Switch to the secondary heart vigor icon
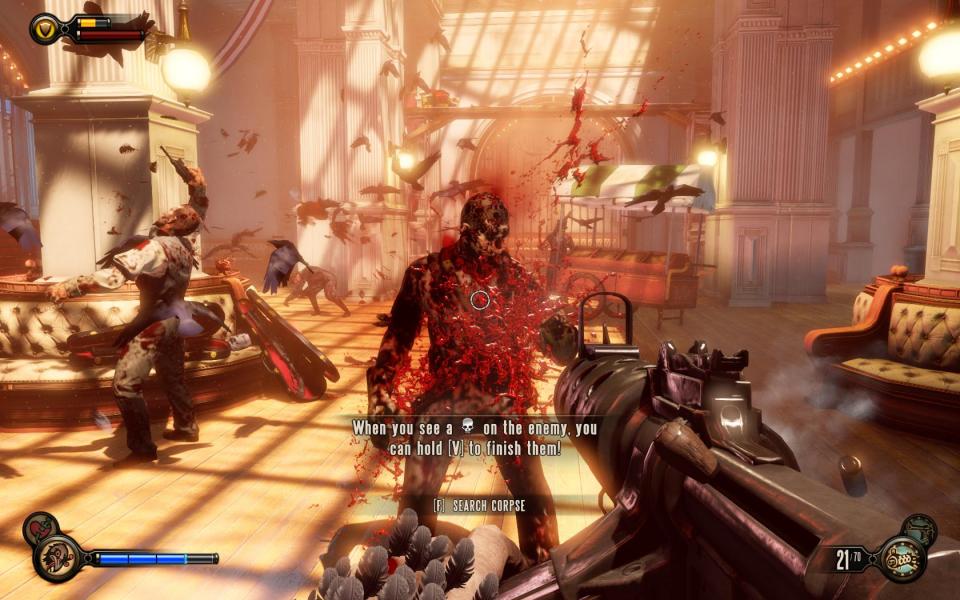The height and width of the screenshot is (600, 960). tap(38, 528)
